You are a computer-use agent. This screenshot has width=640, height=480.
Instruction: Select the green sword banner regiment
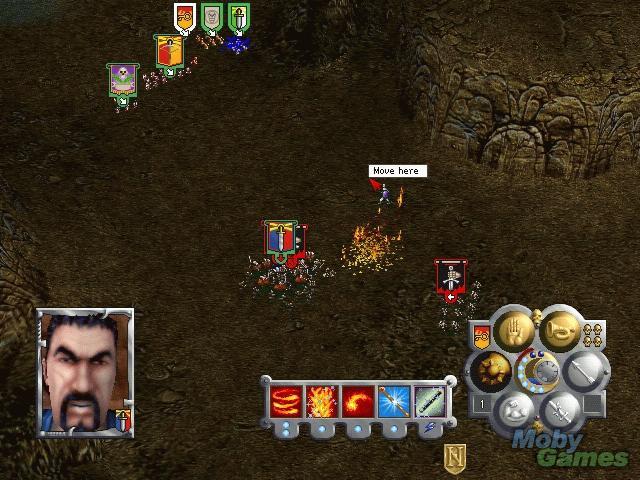click(x=237, y=18)
